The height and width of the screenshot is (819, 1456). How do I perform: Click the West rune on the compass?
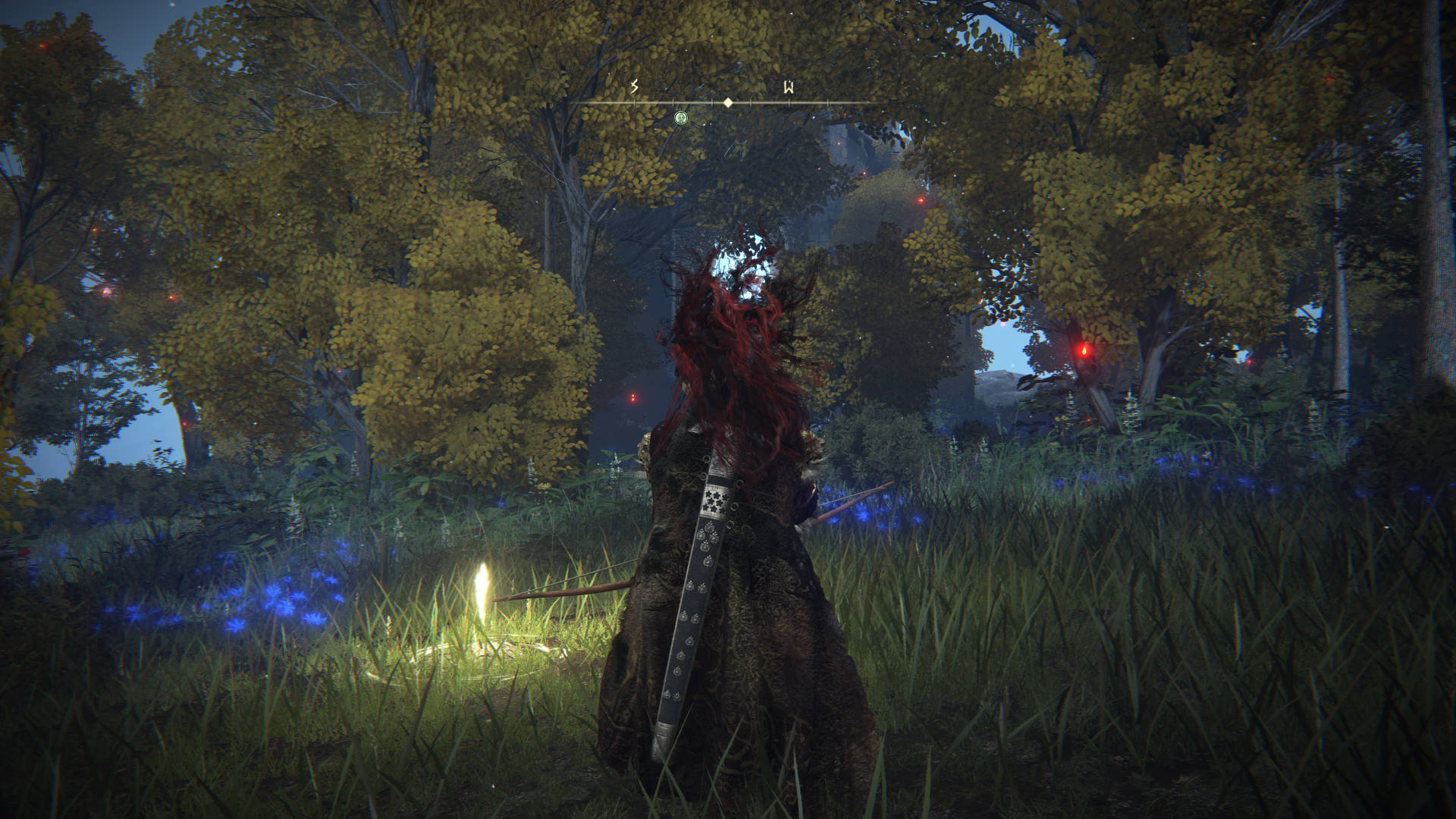point(789,88)
